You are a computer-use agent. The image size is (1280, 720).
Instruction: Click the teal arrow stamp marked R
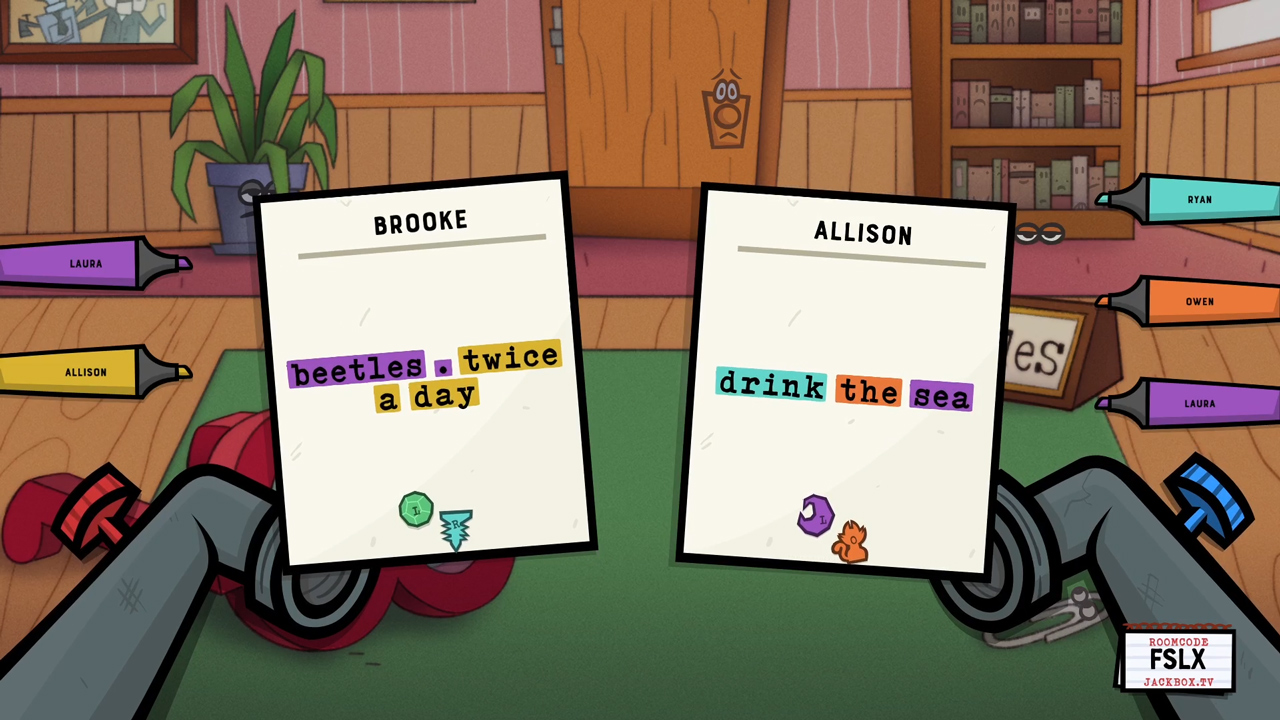(x=455, y=527)
